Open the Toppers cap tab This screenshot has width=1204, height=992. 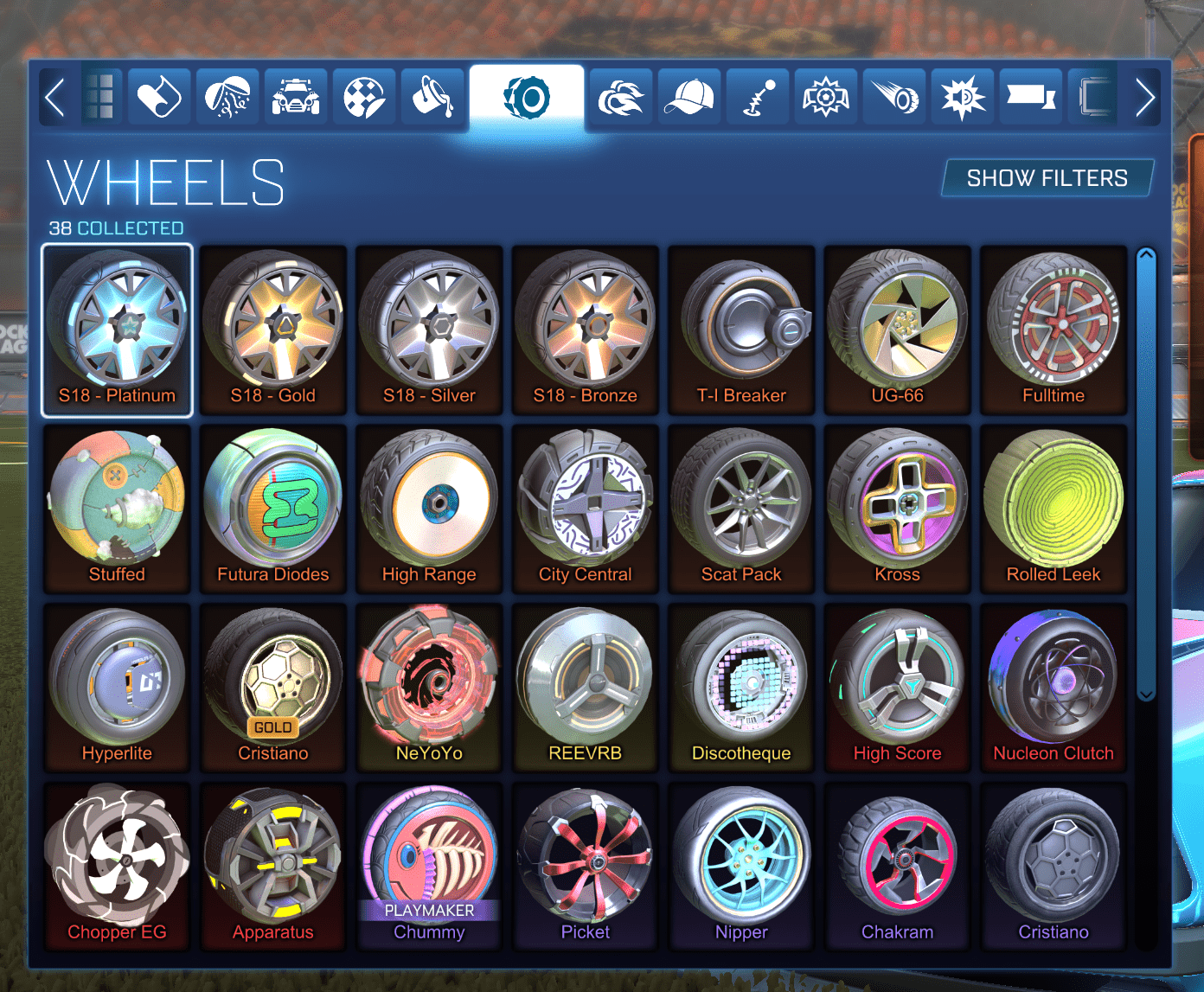[688, 96]
